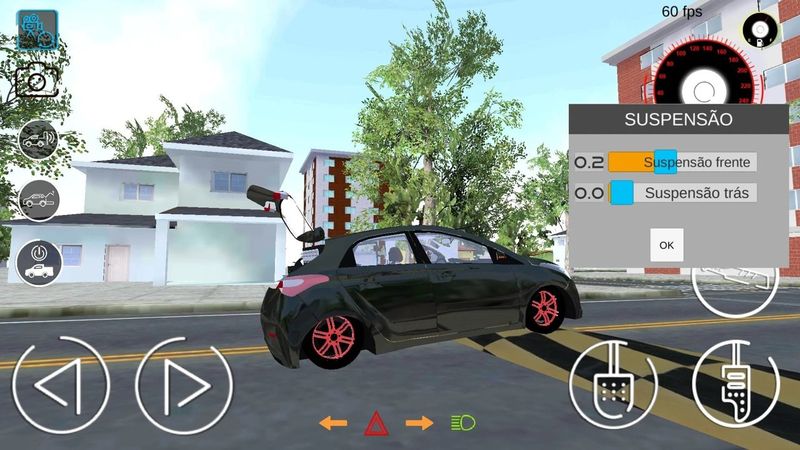Switch camera view with video camera icon
The height and width of the screenshot is (450, 800).
click(37, 31)
